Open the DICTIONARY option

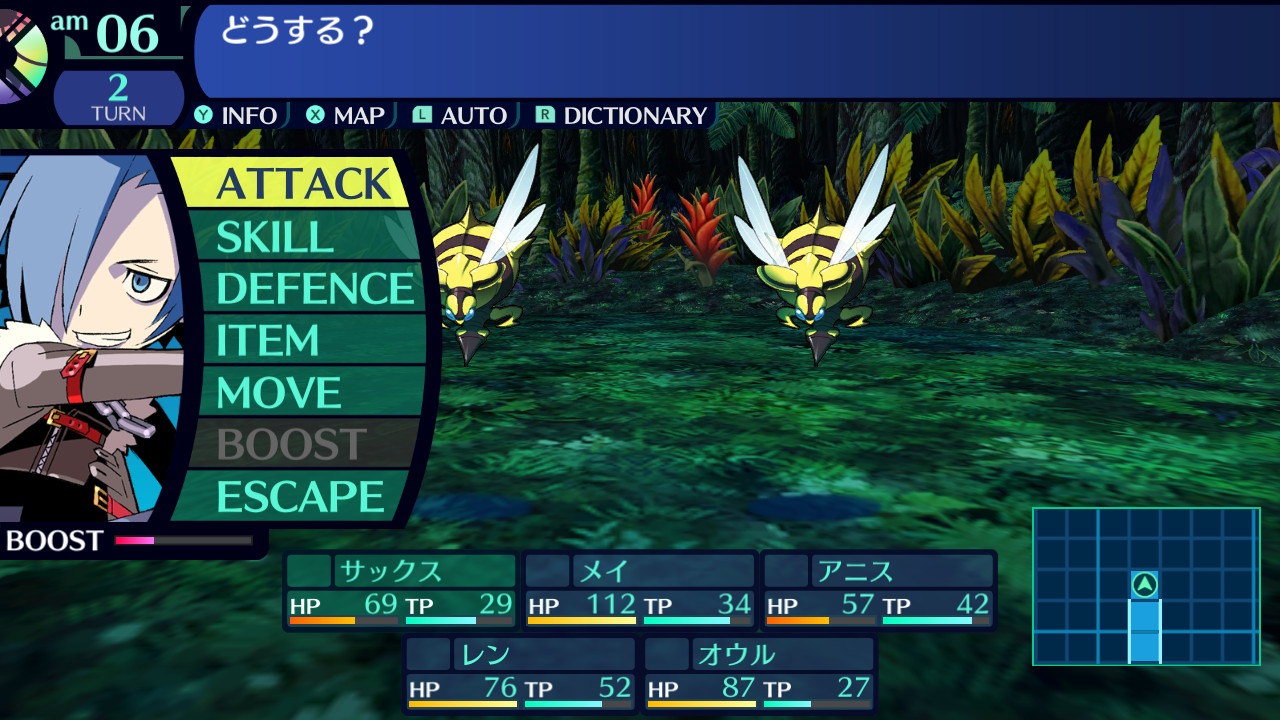click(622, 116)
